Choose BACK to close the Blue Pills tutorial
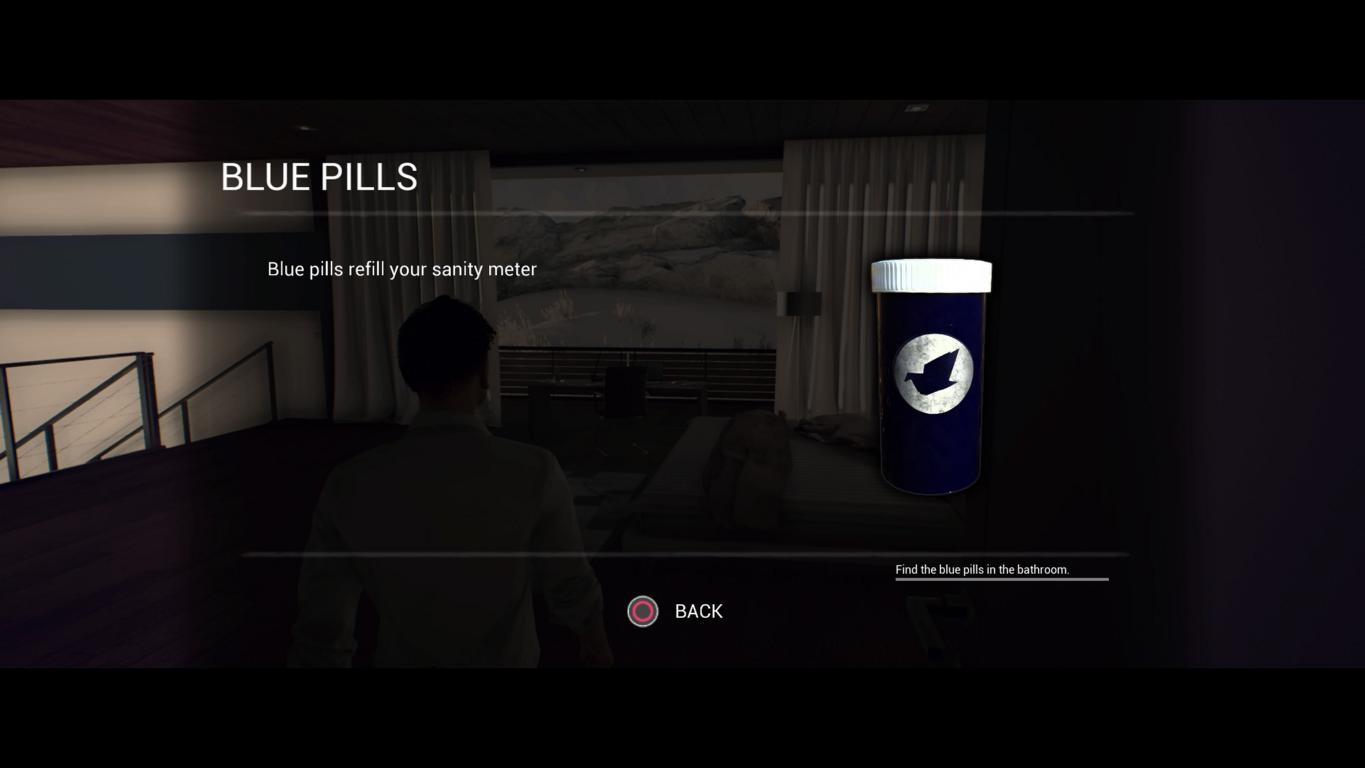The height and width of the screenshot is (768, 1365). [x=676, y=611]
